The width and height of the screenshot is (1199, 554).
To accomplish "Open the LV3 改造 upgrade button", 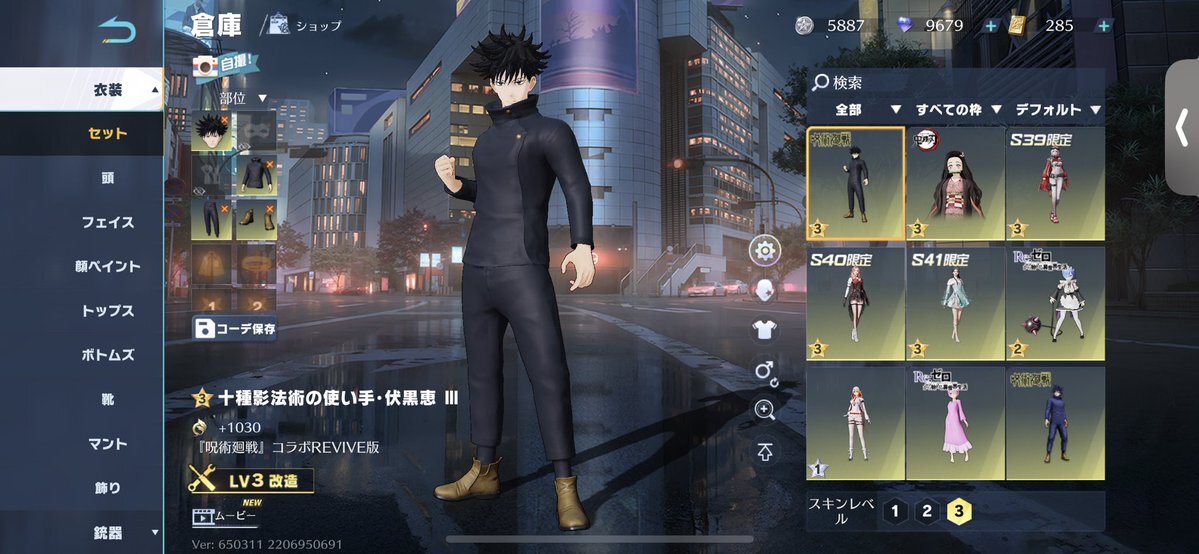I will click(250, 481).
